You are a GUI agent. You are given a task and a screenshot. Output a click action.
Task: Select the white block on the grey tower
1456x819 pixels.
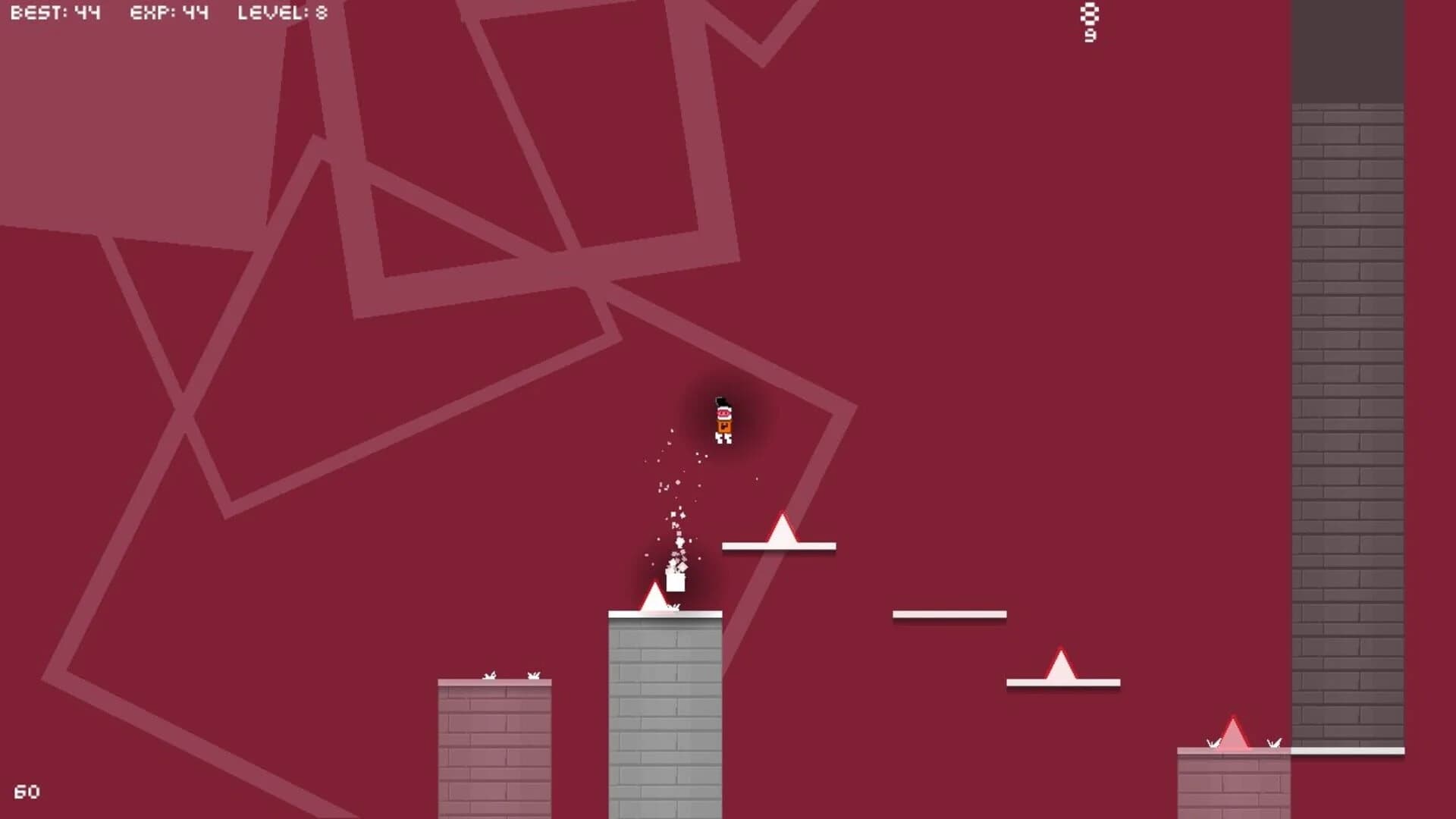675,584
